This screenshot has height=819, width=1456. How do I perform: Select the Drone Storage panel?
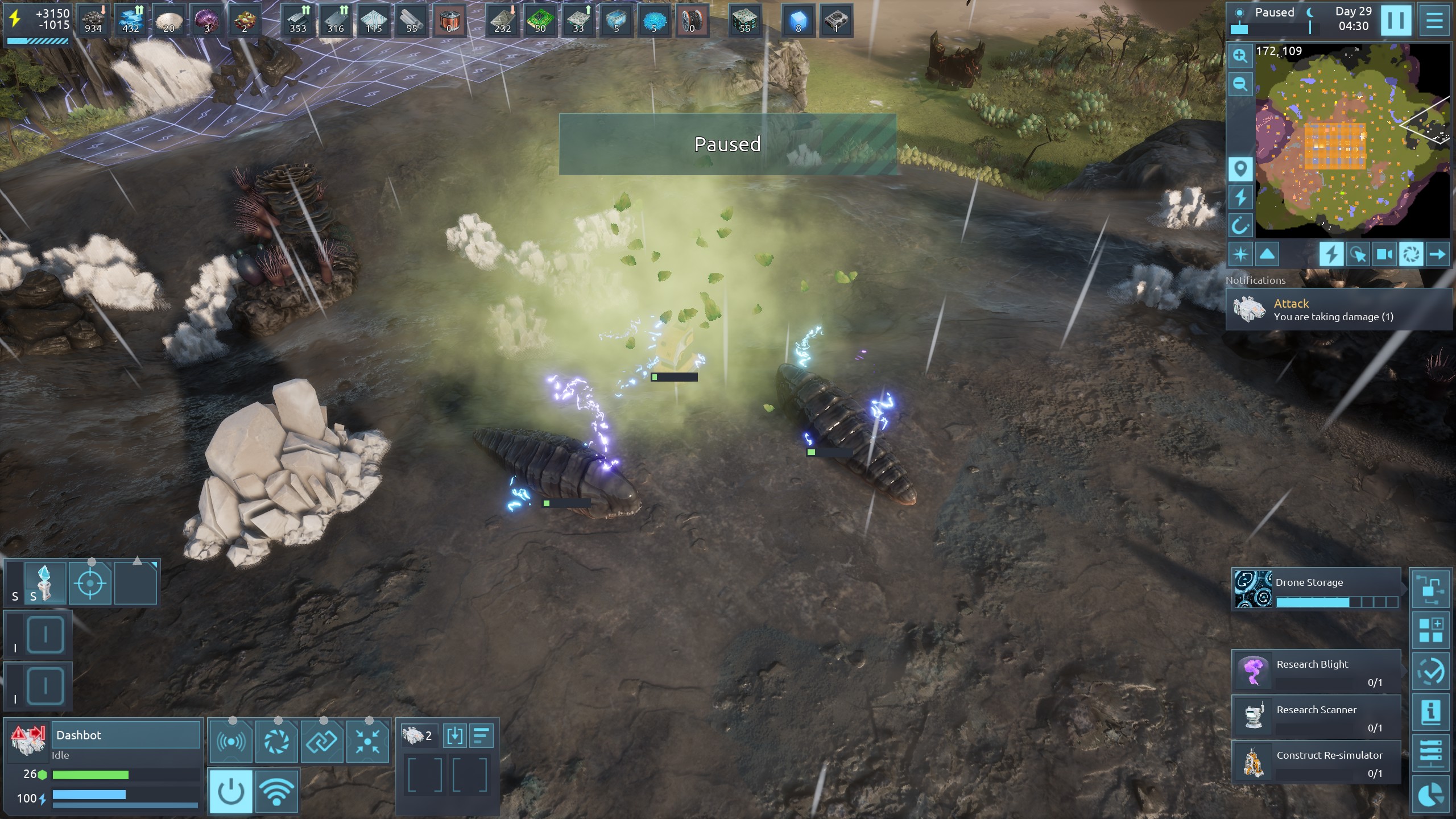1316,589
